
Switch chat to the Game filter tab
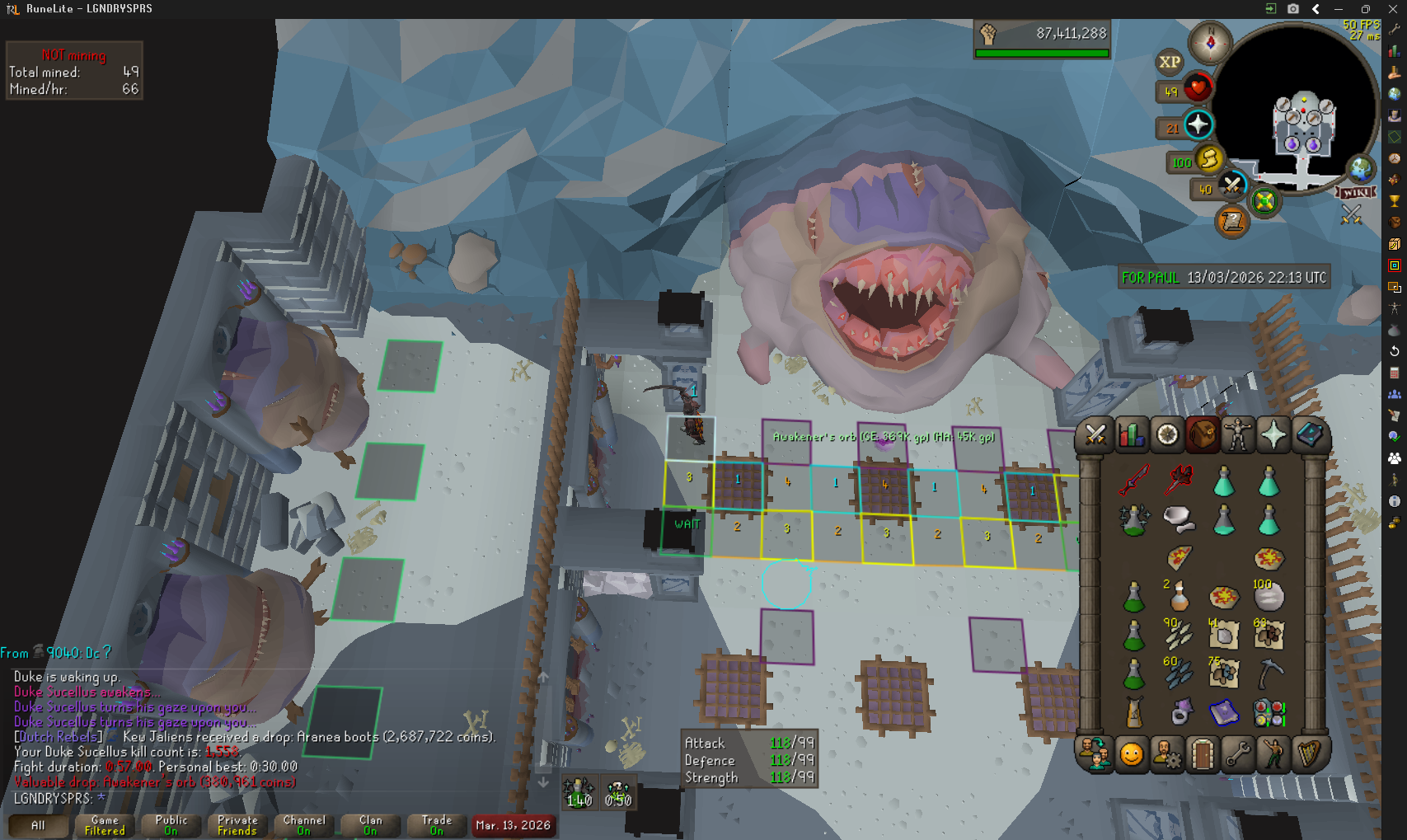tap(105, 825)
